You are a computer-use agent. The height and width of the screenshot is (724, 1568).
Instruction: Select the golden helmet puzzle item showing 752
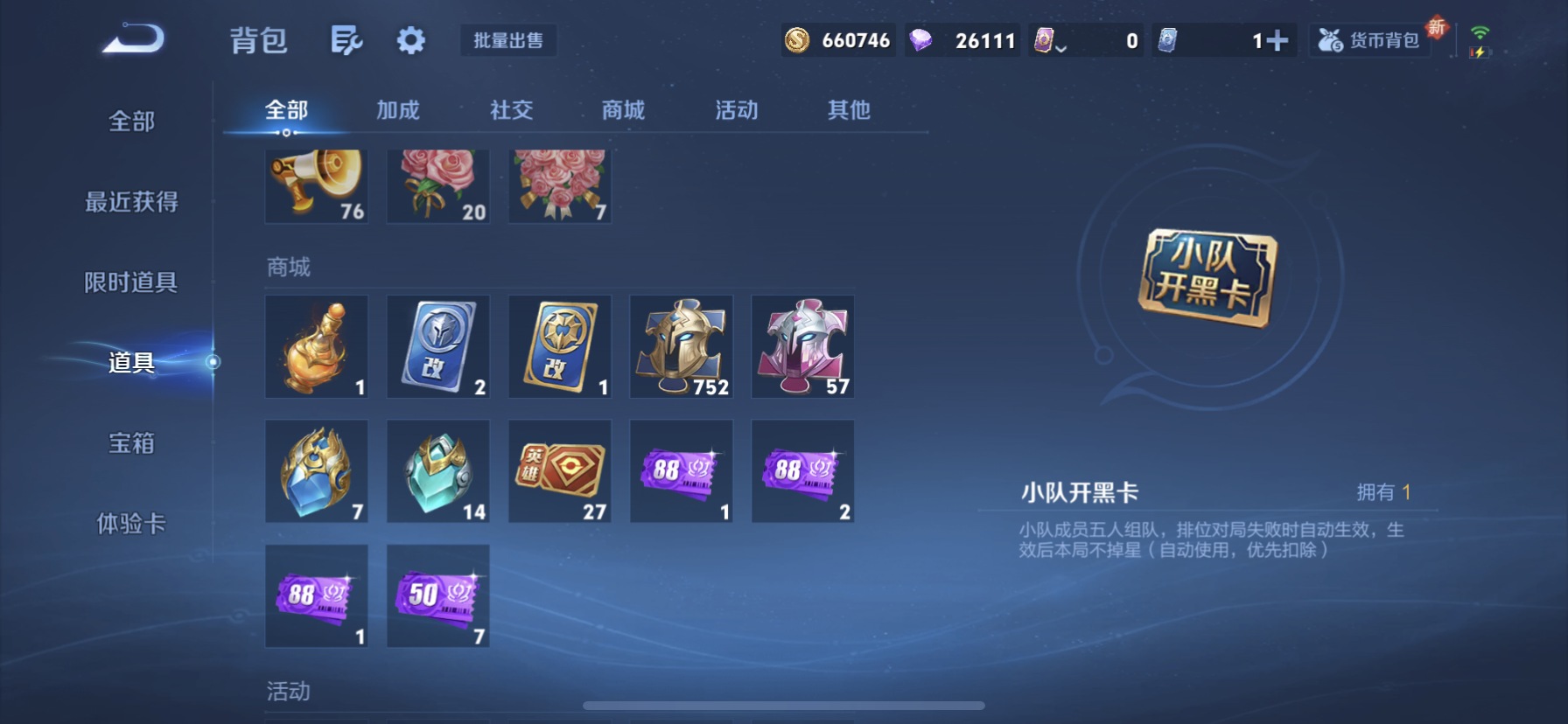click(x=681, y=346)
